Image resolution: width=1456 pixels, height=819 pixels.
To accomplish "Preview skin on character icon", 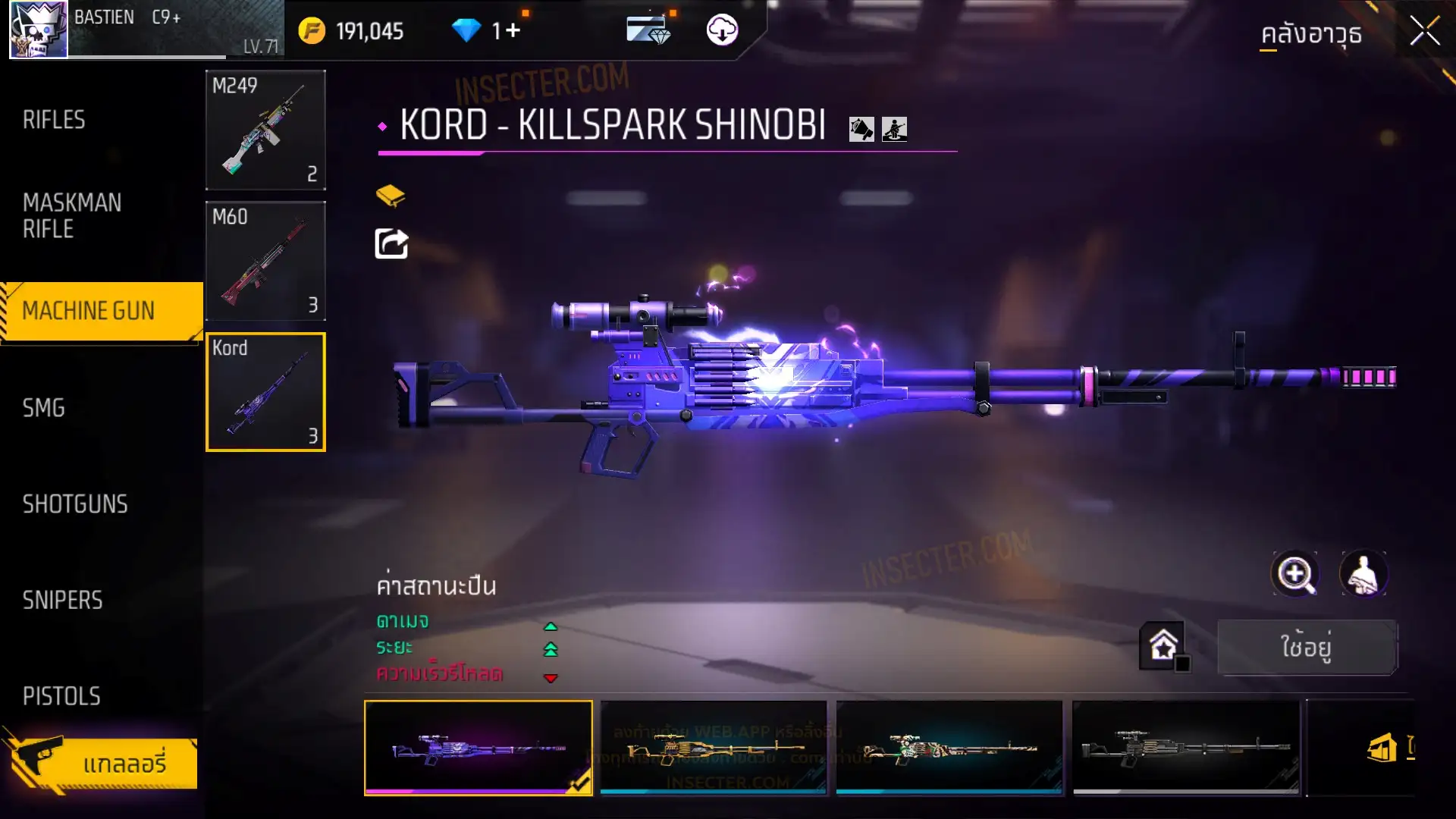I will point(1363,574).
